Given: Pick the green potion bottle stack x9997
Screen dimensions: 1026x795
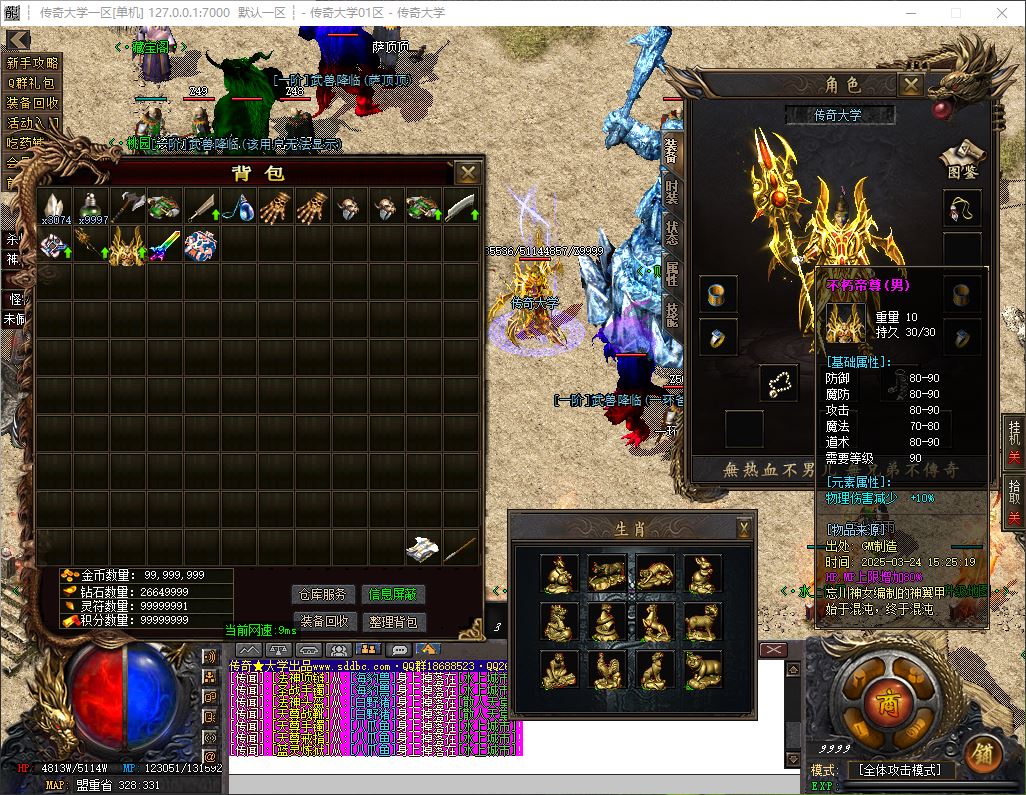Looking at the screenshot, I should click(92, 207).
